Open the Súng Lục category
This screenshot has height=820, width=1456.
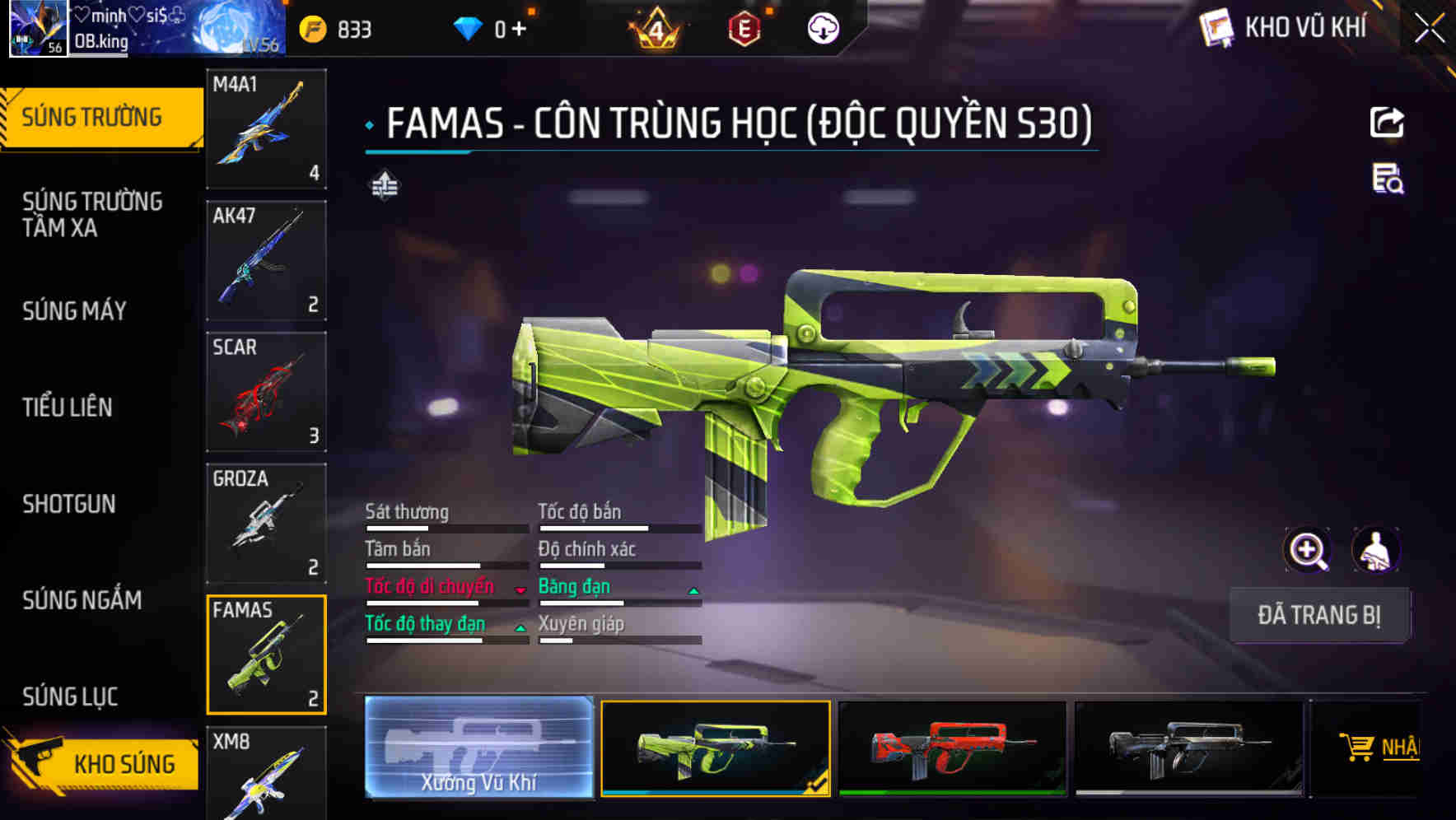click(x=70, y=697)
